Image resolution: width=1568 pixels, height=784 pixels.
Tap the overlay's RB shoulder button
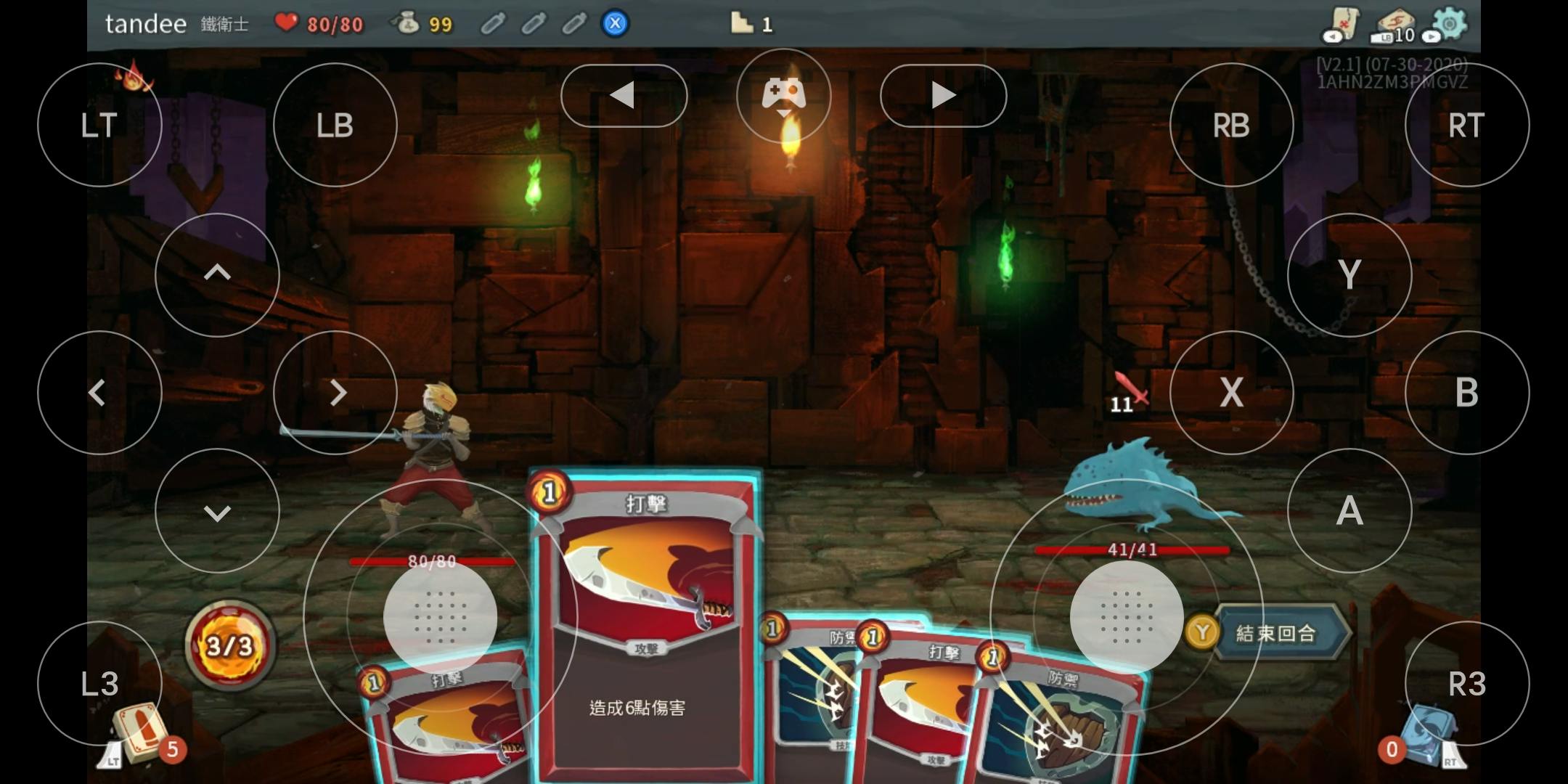tap(1231, 125)
